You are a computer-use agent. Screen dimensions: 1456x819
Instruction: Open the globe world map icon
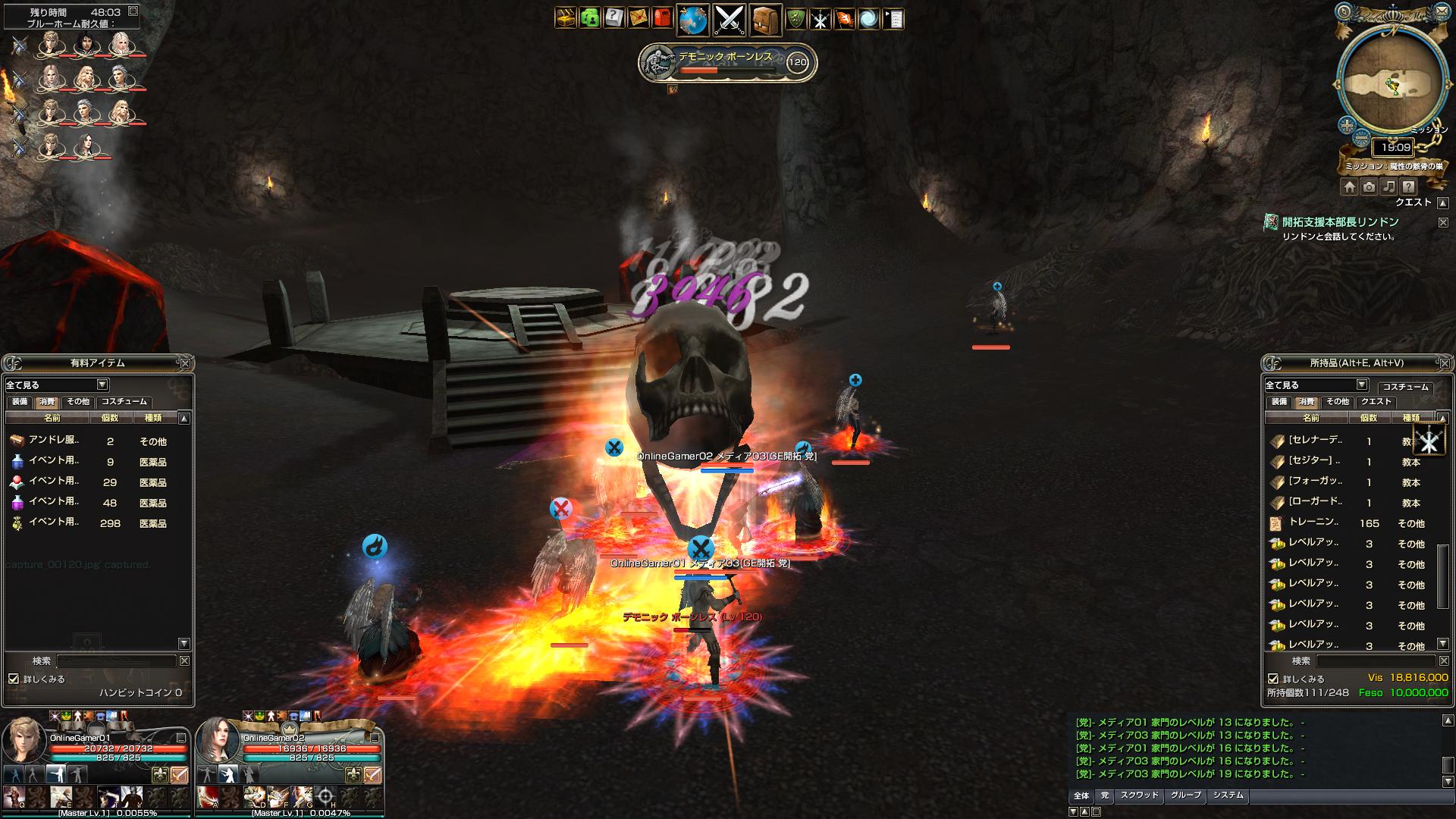coord(692,20)
